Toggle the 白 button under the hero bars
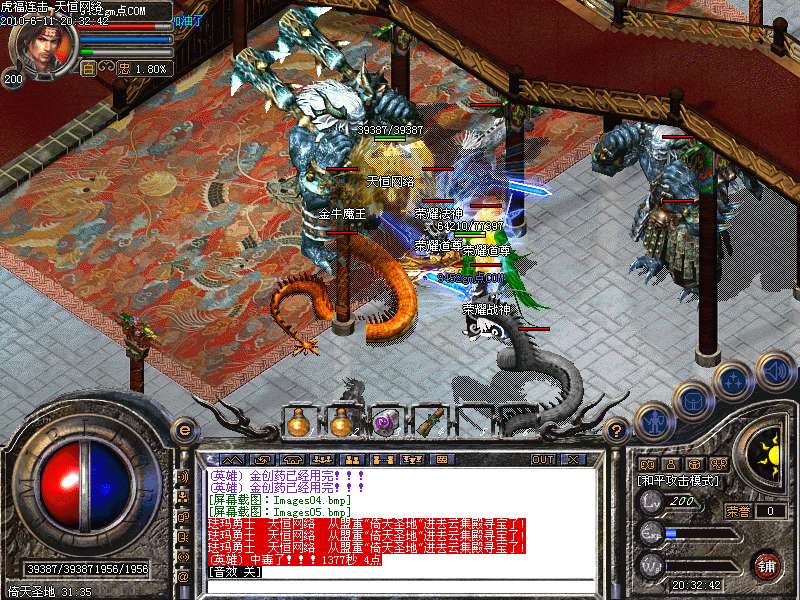Screen dimensions: 800x600 (x=88, y=69)
